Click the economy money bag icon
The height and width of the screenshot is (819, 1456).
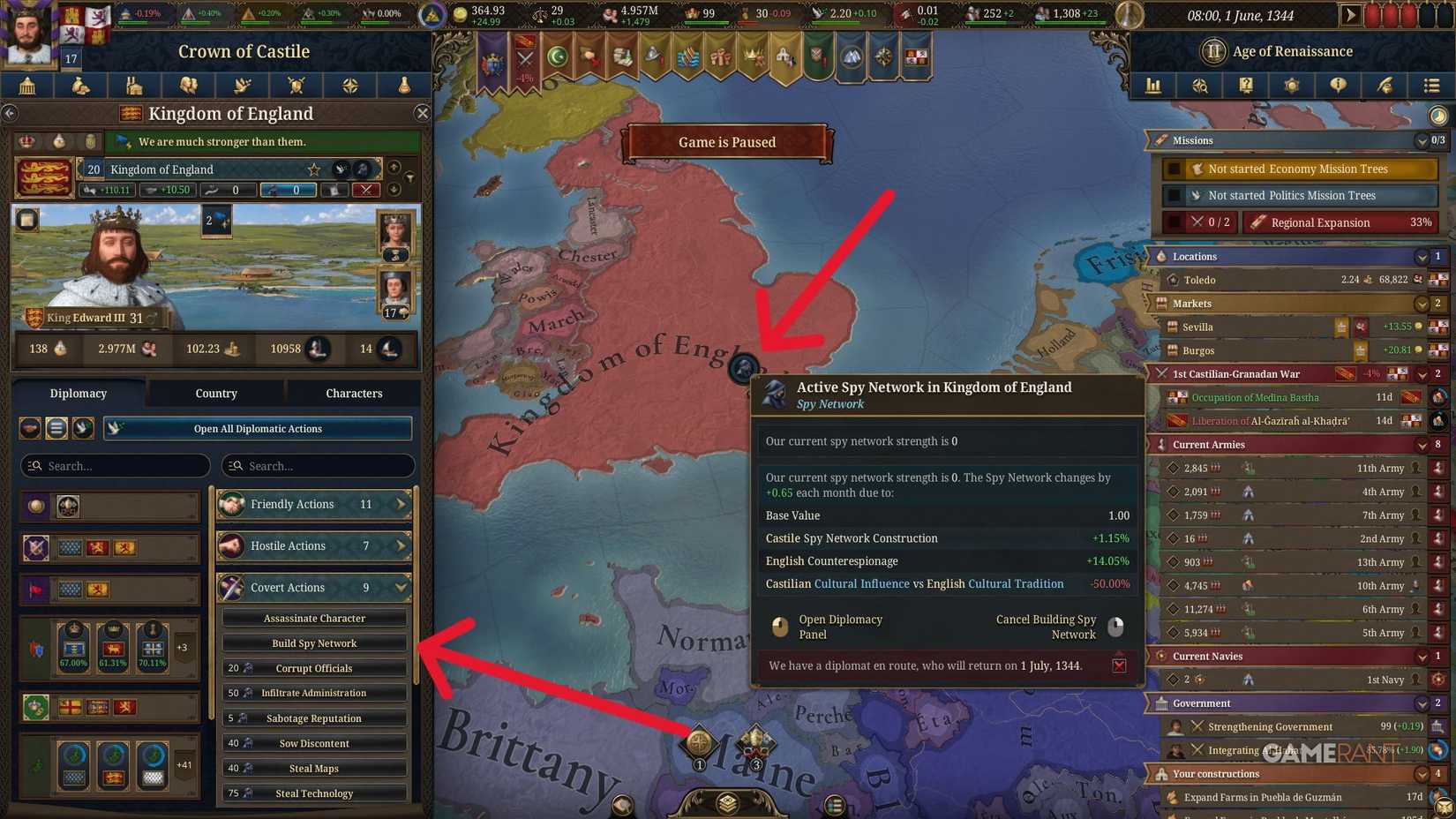81,86
